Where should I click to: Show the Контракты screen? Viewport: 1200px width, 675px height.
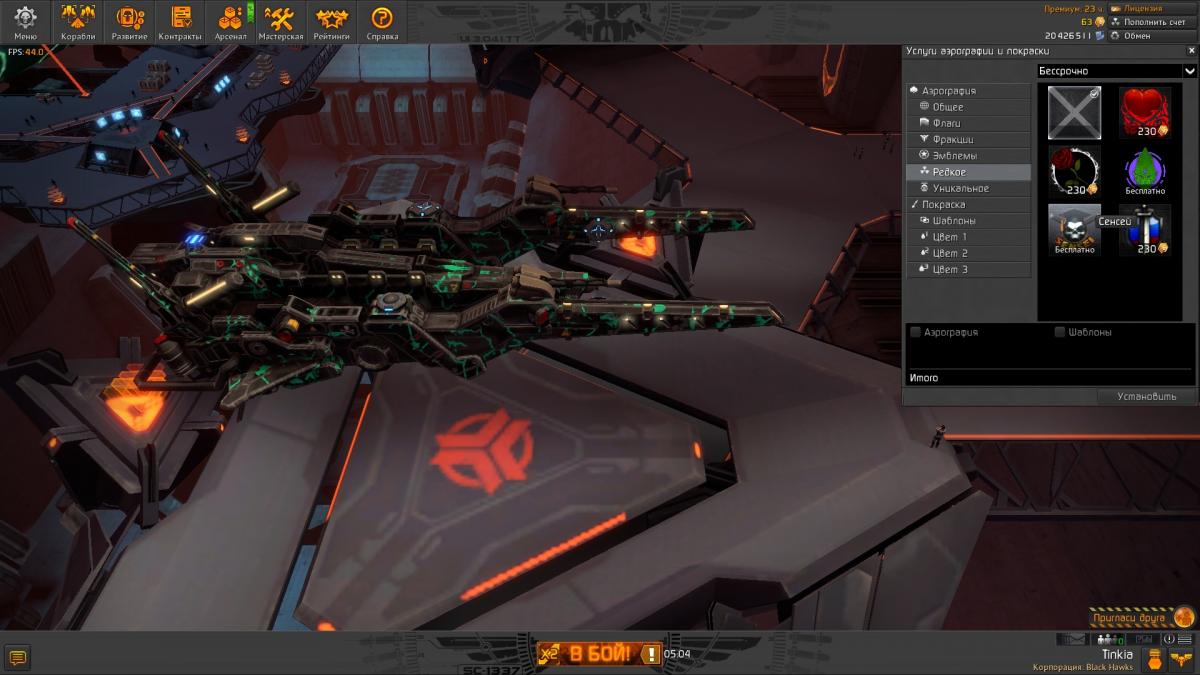(180, 22)
